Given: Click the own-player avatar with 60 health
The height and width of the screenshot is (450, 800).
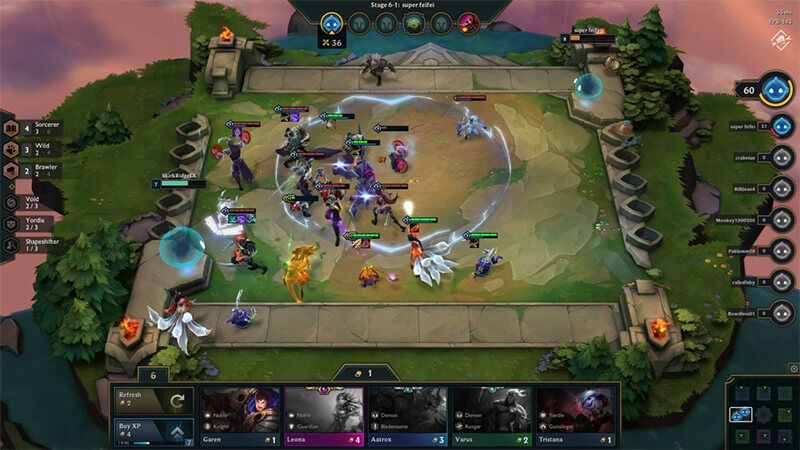Looking at the screenshot, I should pos(777,89).
